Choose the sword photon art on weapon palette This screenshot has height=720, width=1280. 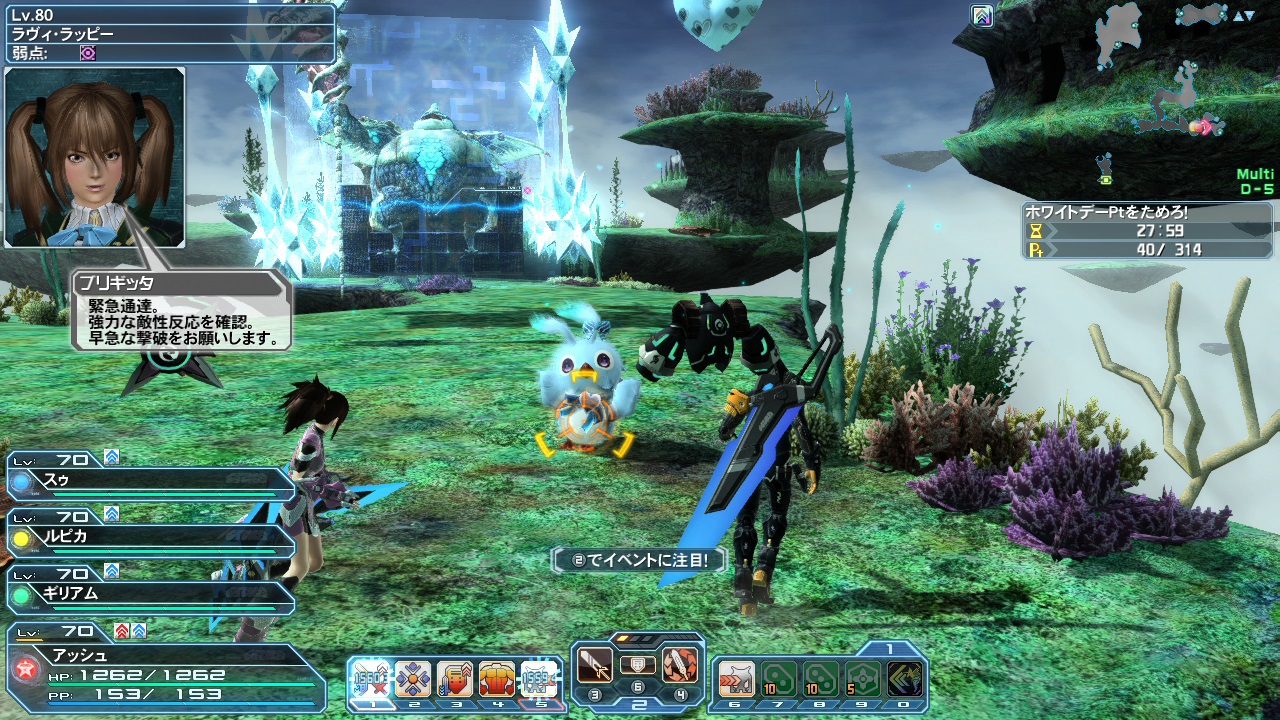click(595, 666)
